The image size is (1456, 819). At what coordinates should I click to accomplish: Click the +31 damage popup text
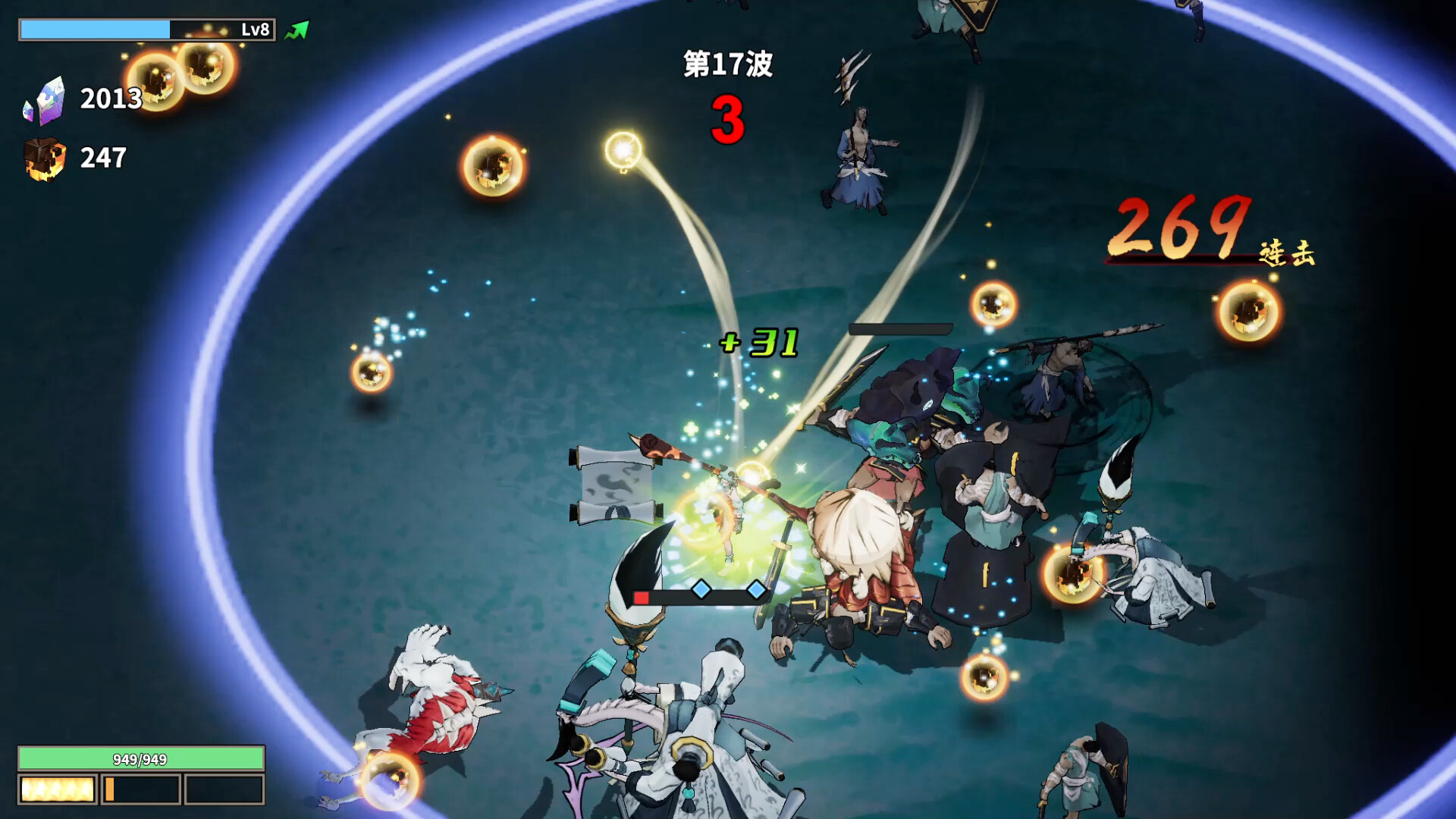tap(758, 344)
